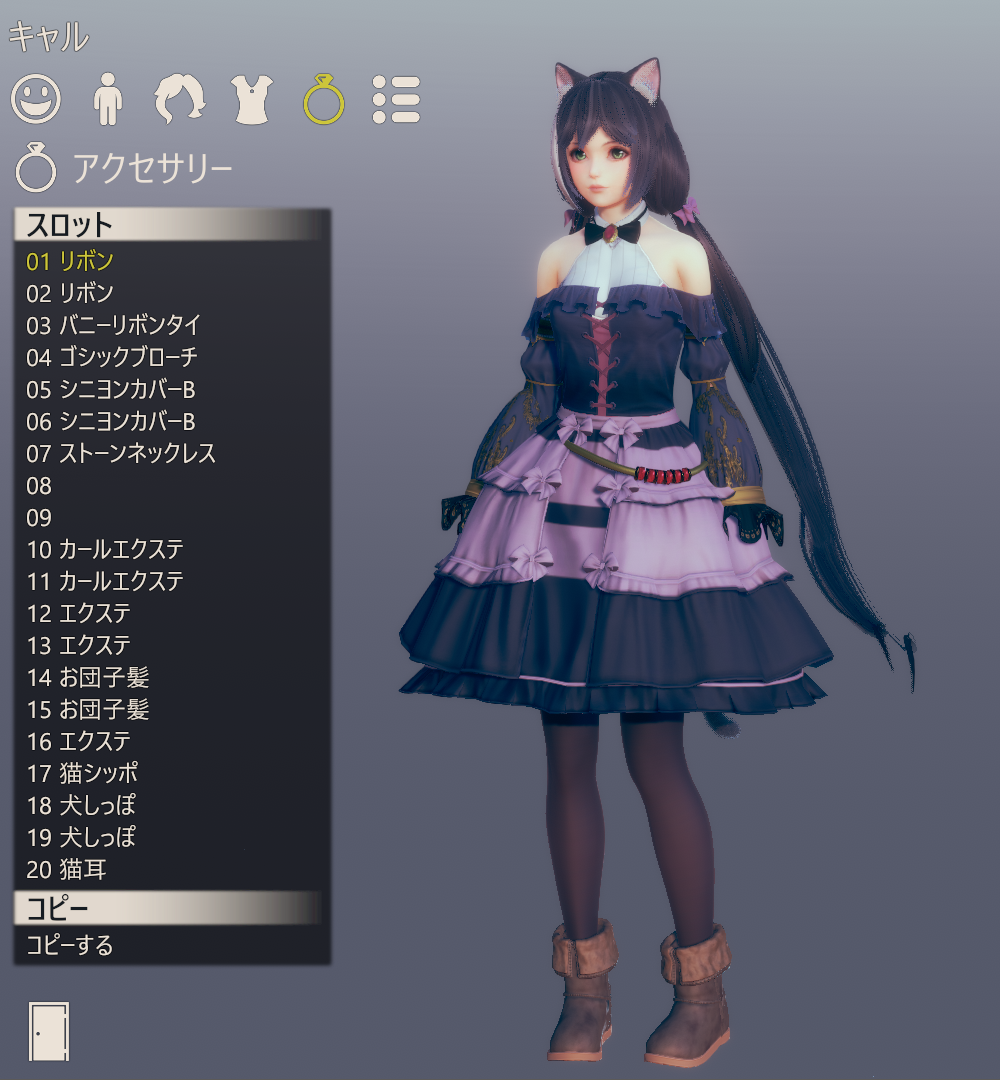Choose slot 04 ゴシックブローチ
The width and height of the screenshot is (1000, 1080).
[x=112, y=357]
